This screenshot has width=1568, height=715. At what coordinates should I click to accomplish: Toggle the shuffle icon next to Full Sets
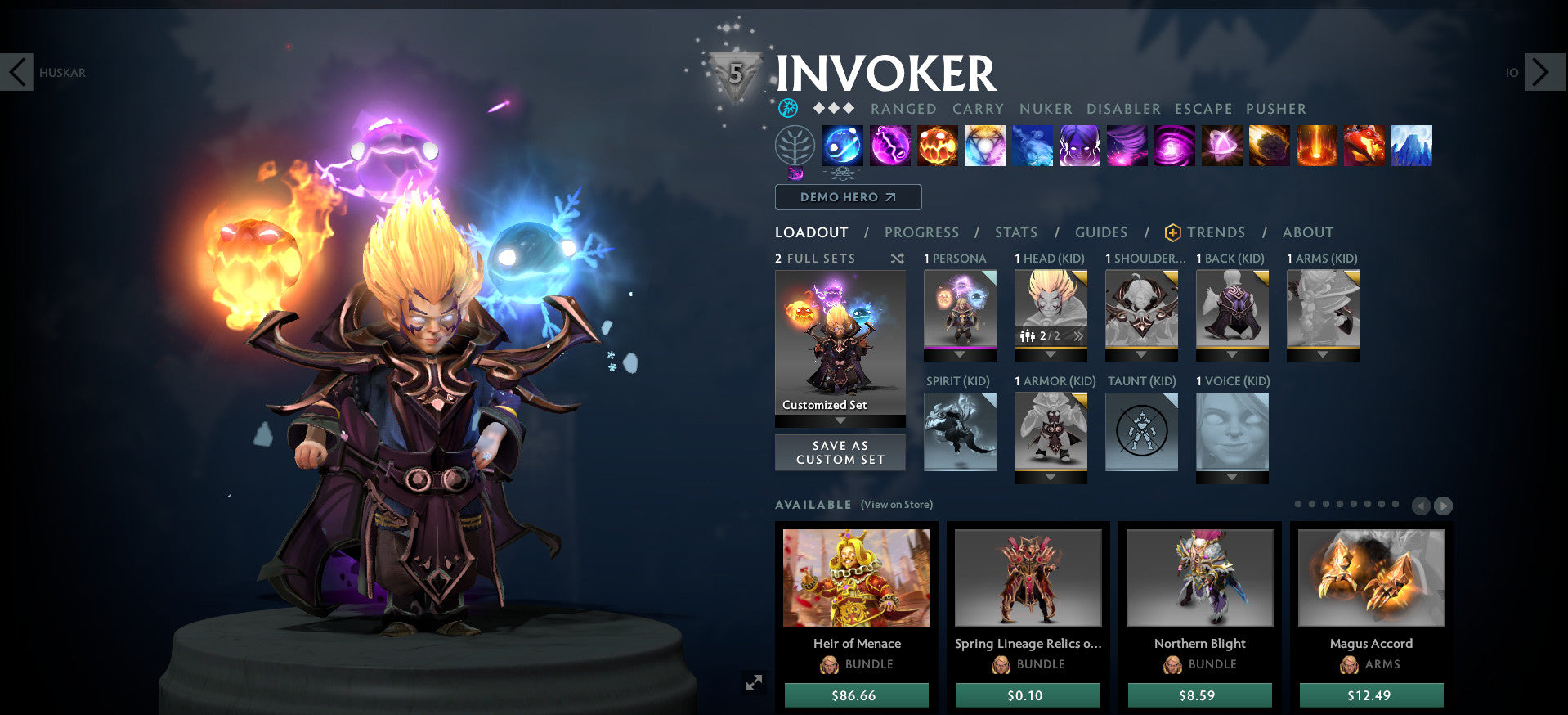pyautogui.click(x=898, y=259)
